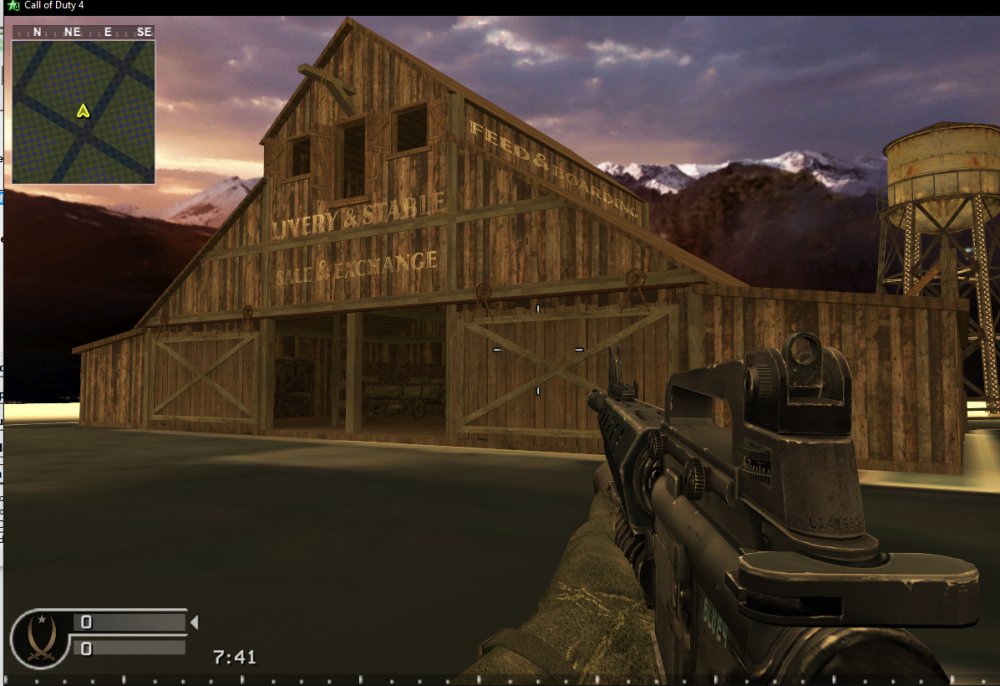This screenshot has height=686, width=1000.
Task: Select the yellow player arrow on the minimap
Action: point(83,111)
